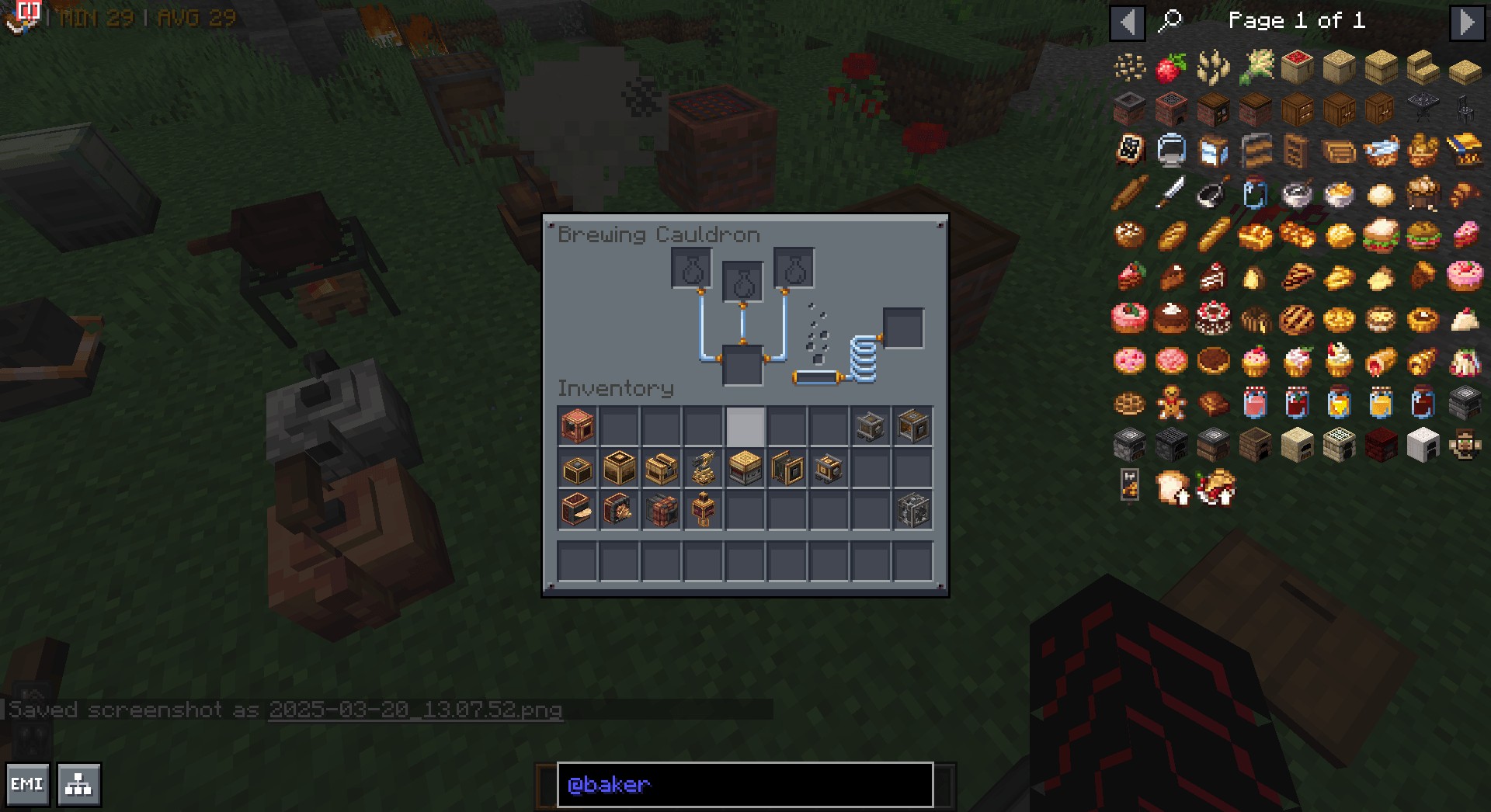Choose the bread knife in the item list
Screen dimensions: 1491x812
click(1170, 194)
